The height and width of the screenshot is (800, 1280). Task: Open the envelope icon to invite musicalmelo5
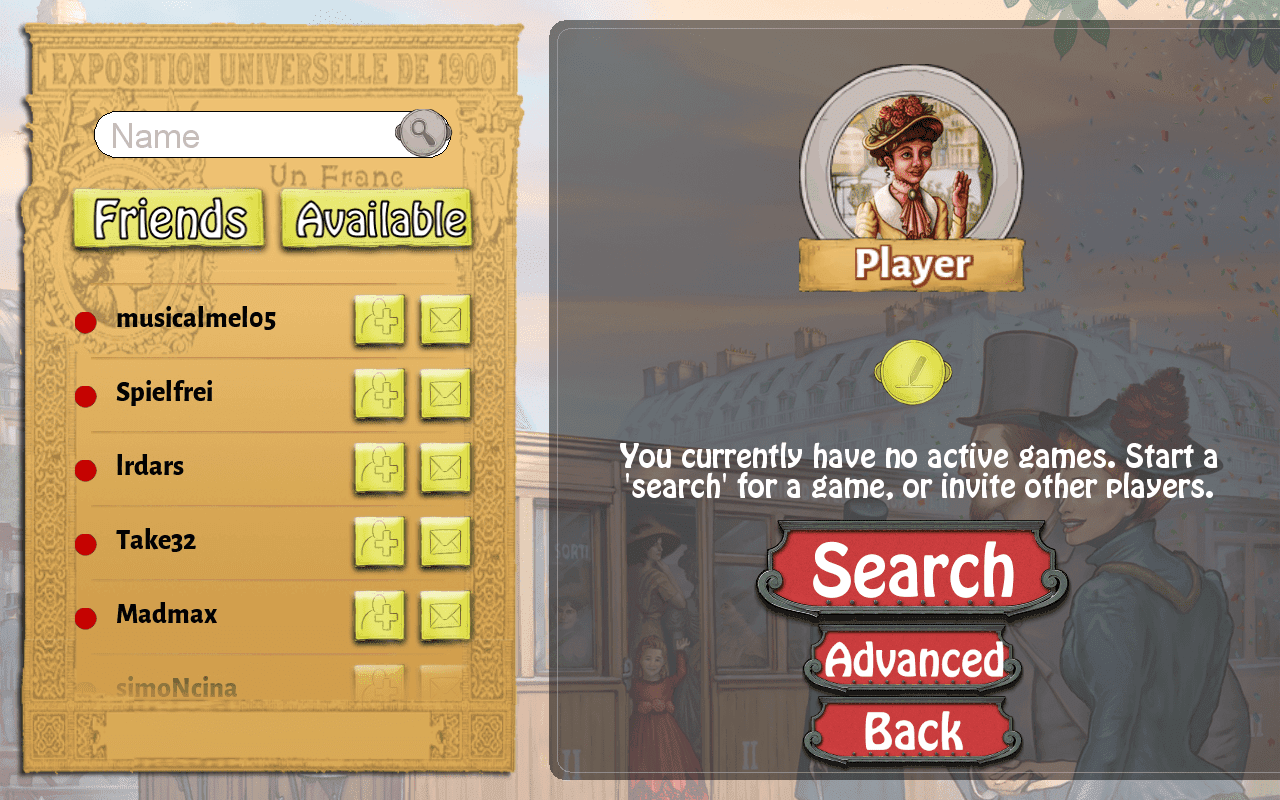445,319
